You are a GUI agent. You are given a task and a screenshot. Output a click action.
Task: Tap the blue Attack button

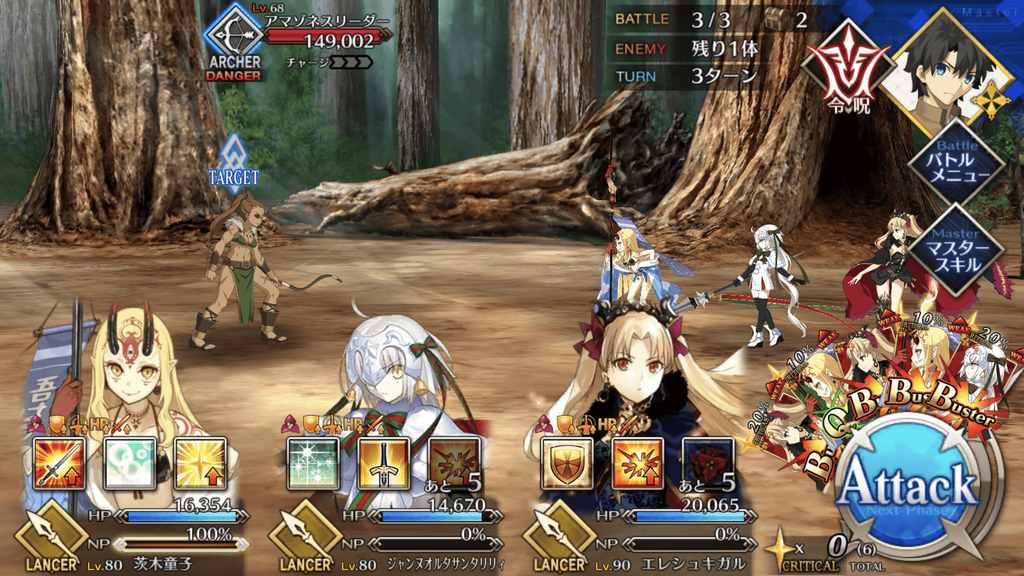click(x=906, y=490)
